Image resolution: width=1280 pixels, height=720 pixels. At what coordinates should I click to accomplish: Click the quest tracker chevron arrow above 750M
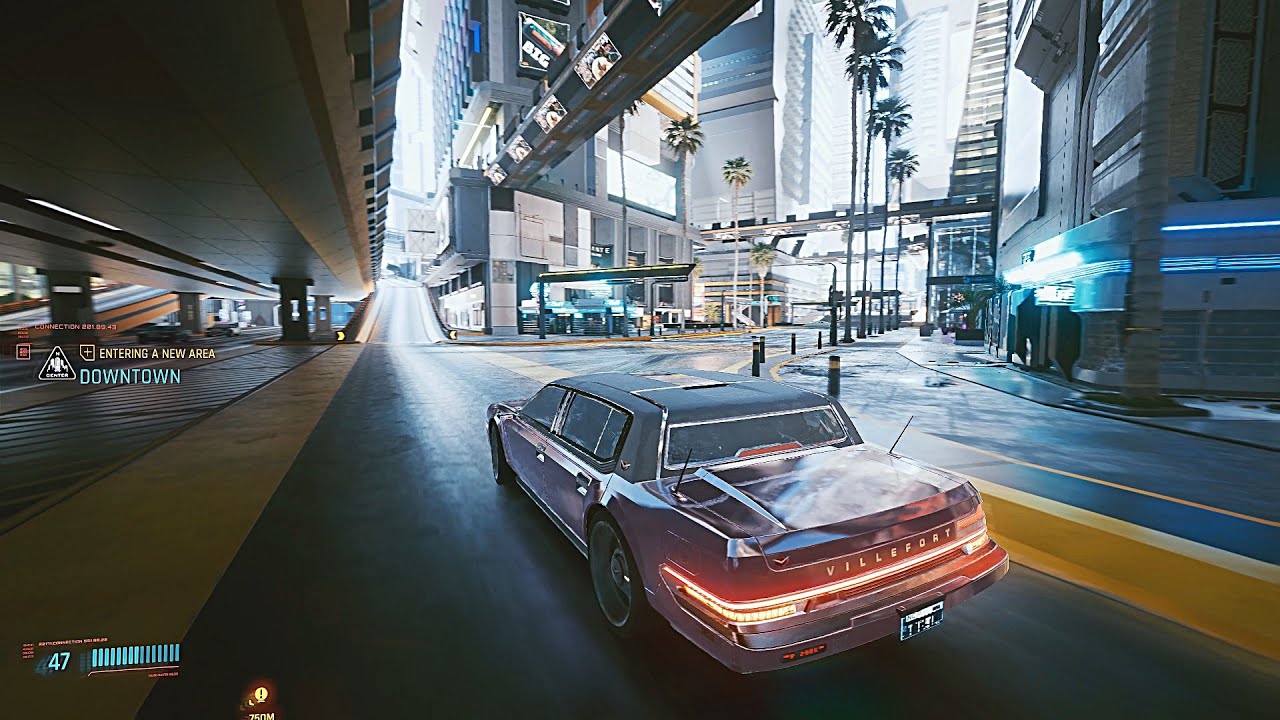pos(251,703)
